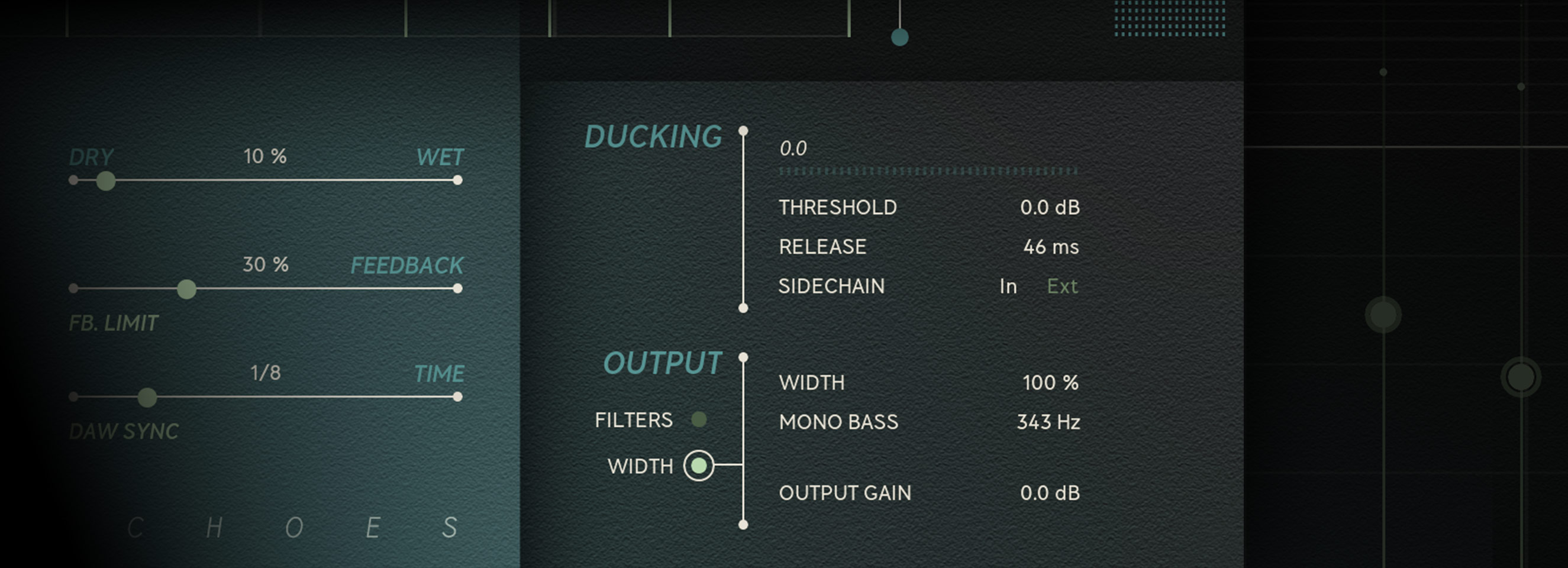Click the ducking amount meter strip

(928, 171)
